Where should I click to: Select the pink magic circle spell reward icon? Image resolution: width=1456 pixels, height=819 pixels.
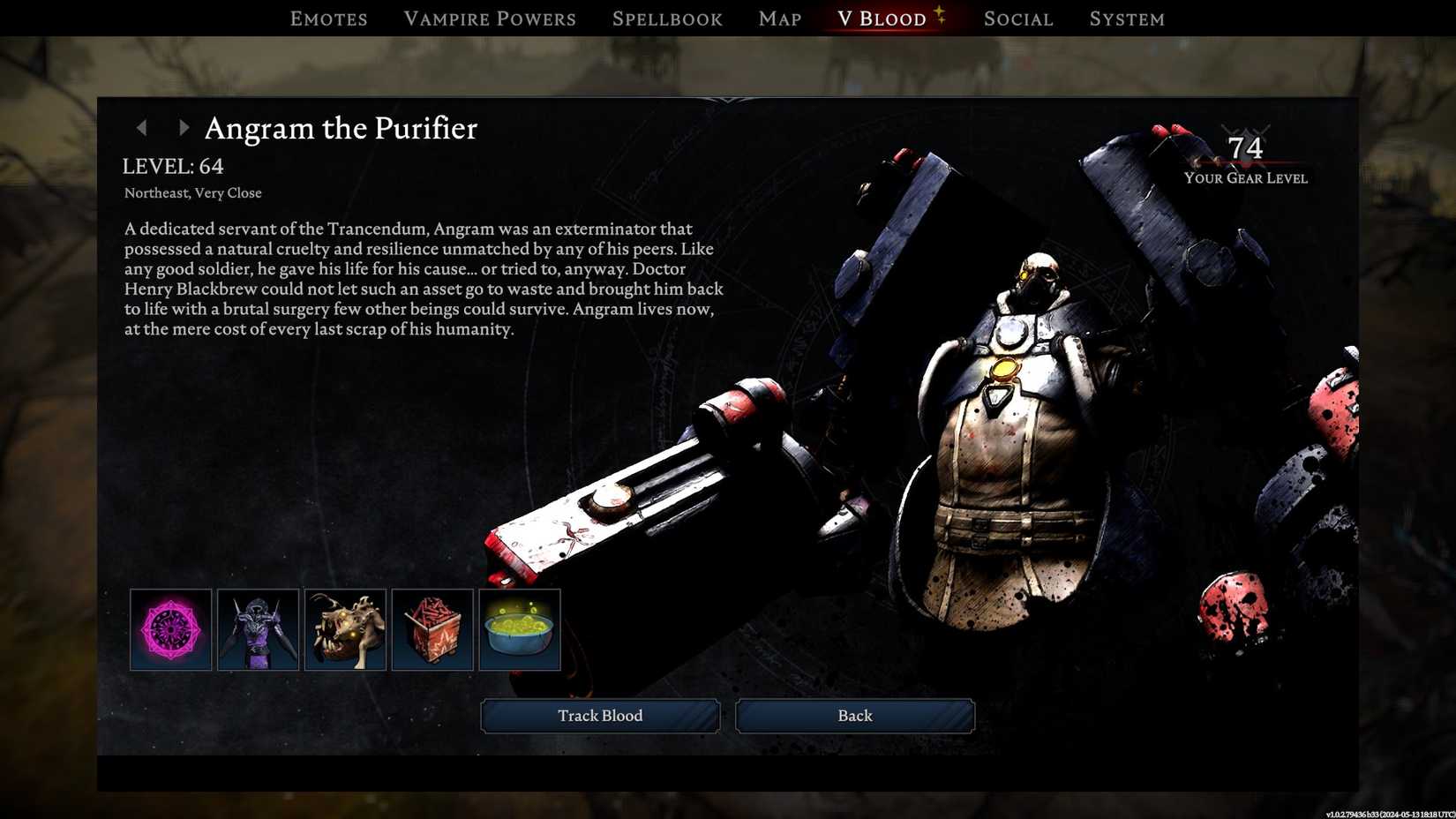tap(170, 628)
